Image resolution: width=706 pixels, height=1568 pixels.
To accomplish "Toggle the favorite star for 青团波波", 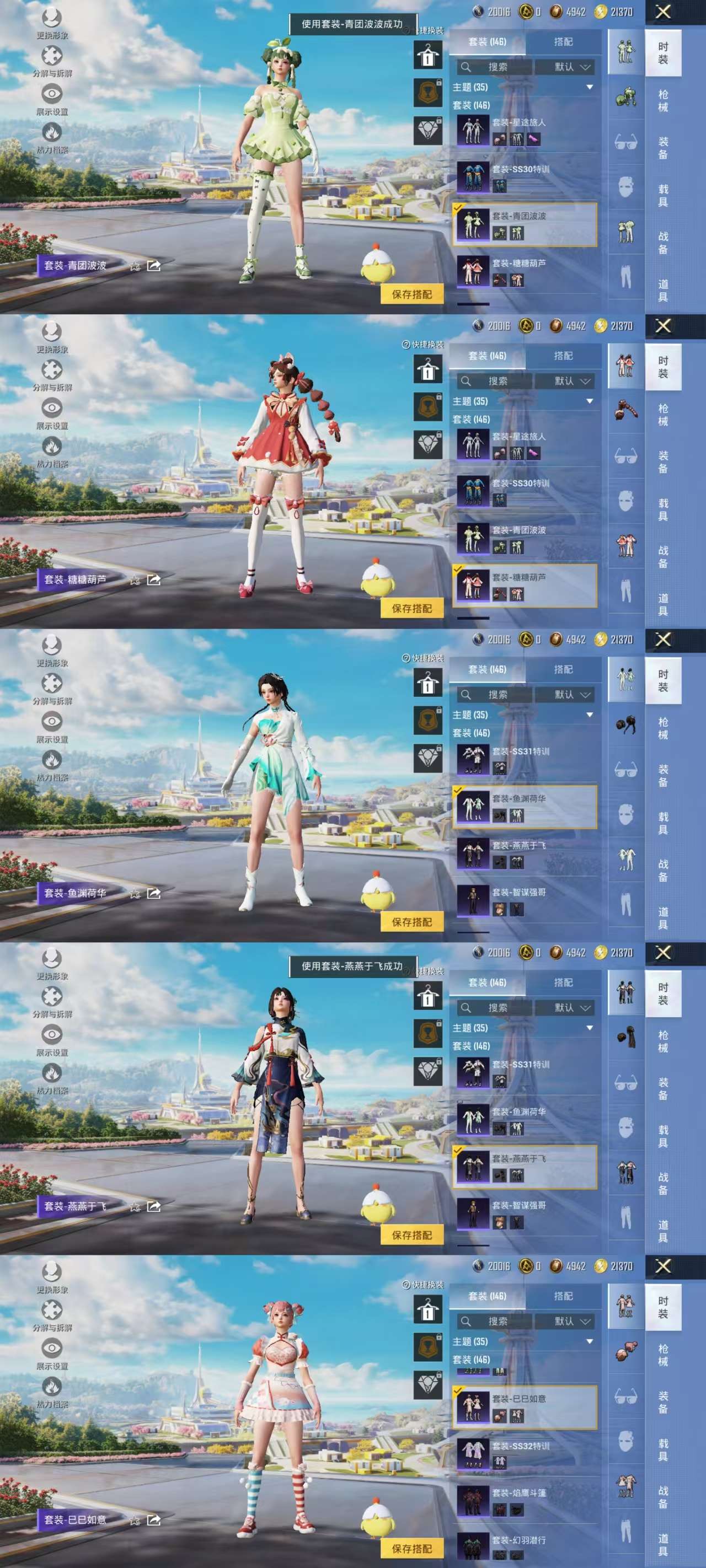I will [134, 264].
